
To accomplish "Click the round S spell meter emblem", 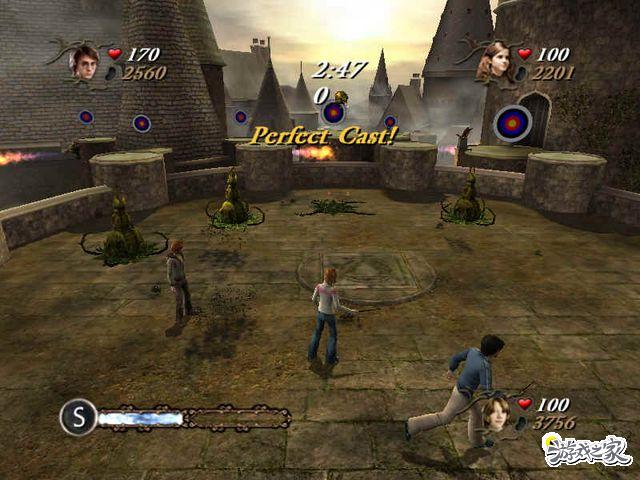I will [x=77, y=416].
